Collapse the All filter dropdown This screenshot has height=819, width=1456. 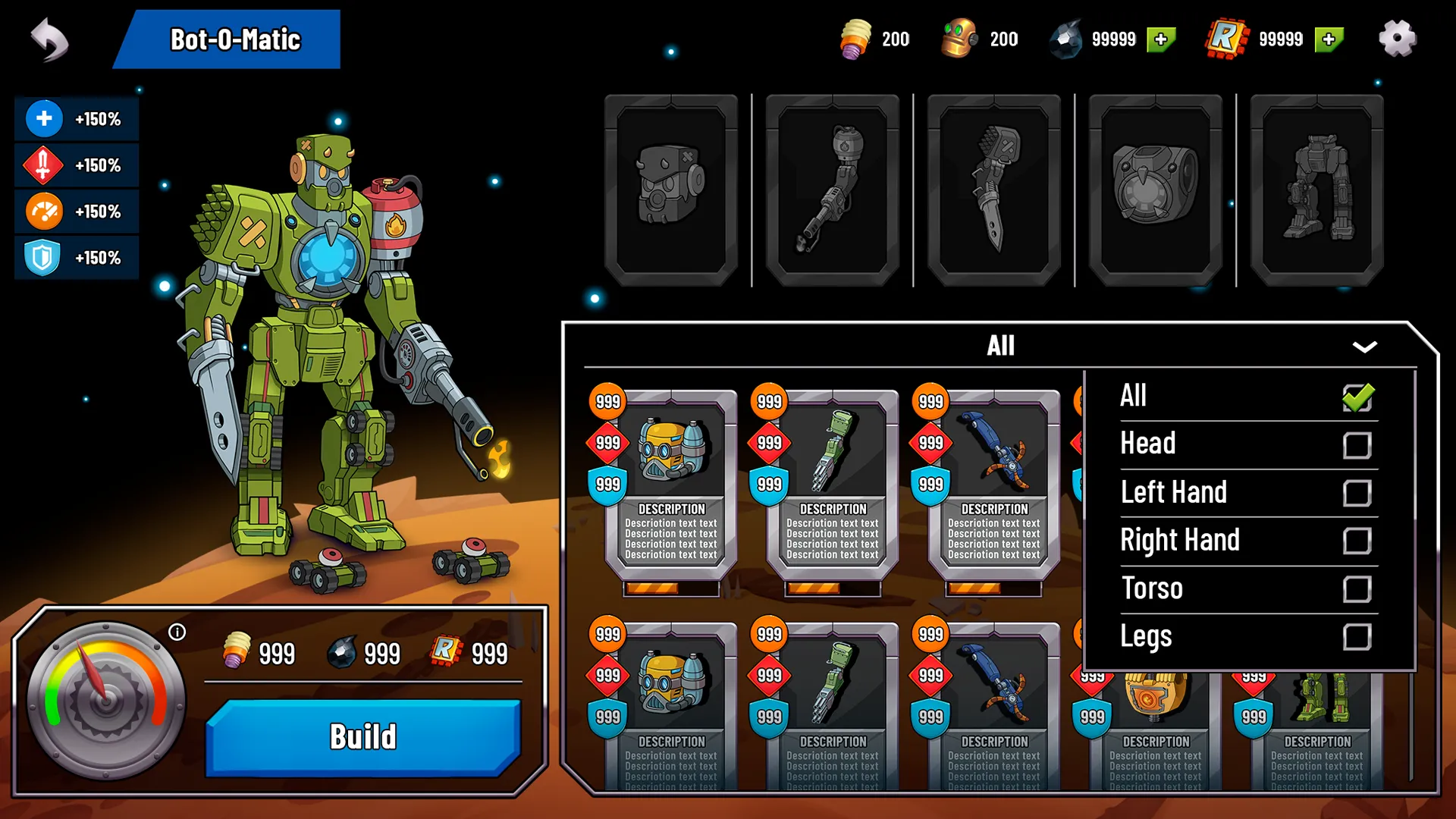(x=1364, y=347)
